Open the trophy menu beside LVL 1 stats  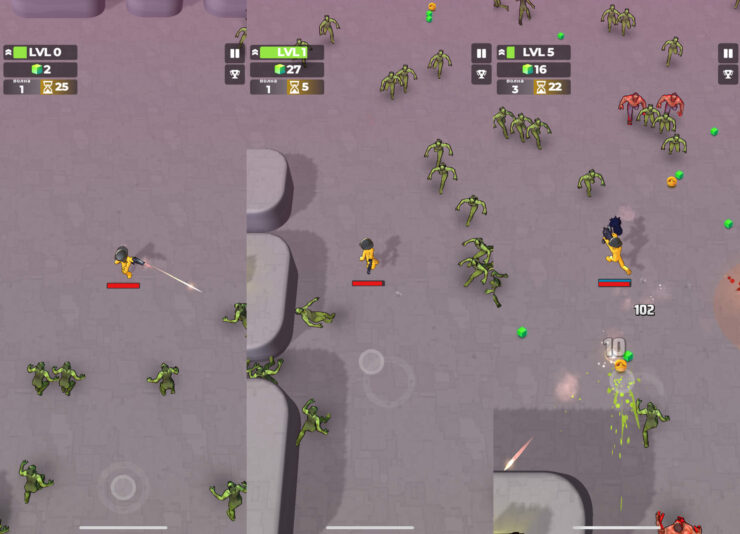click(481, 75)
